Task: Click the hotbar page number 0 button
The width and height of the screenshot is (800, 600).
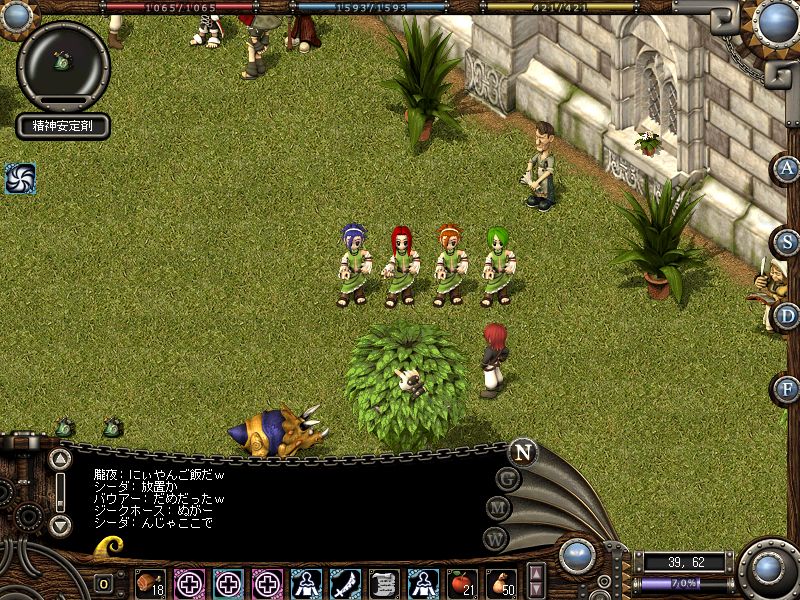Action: click(x=104, y=583)
